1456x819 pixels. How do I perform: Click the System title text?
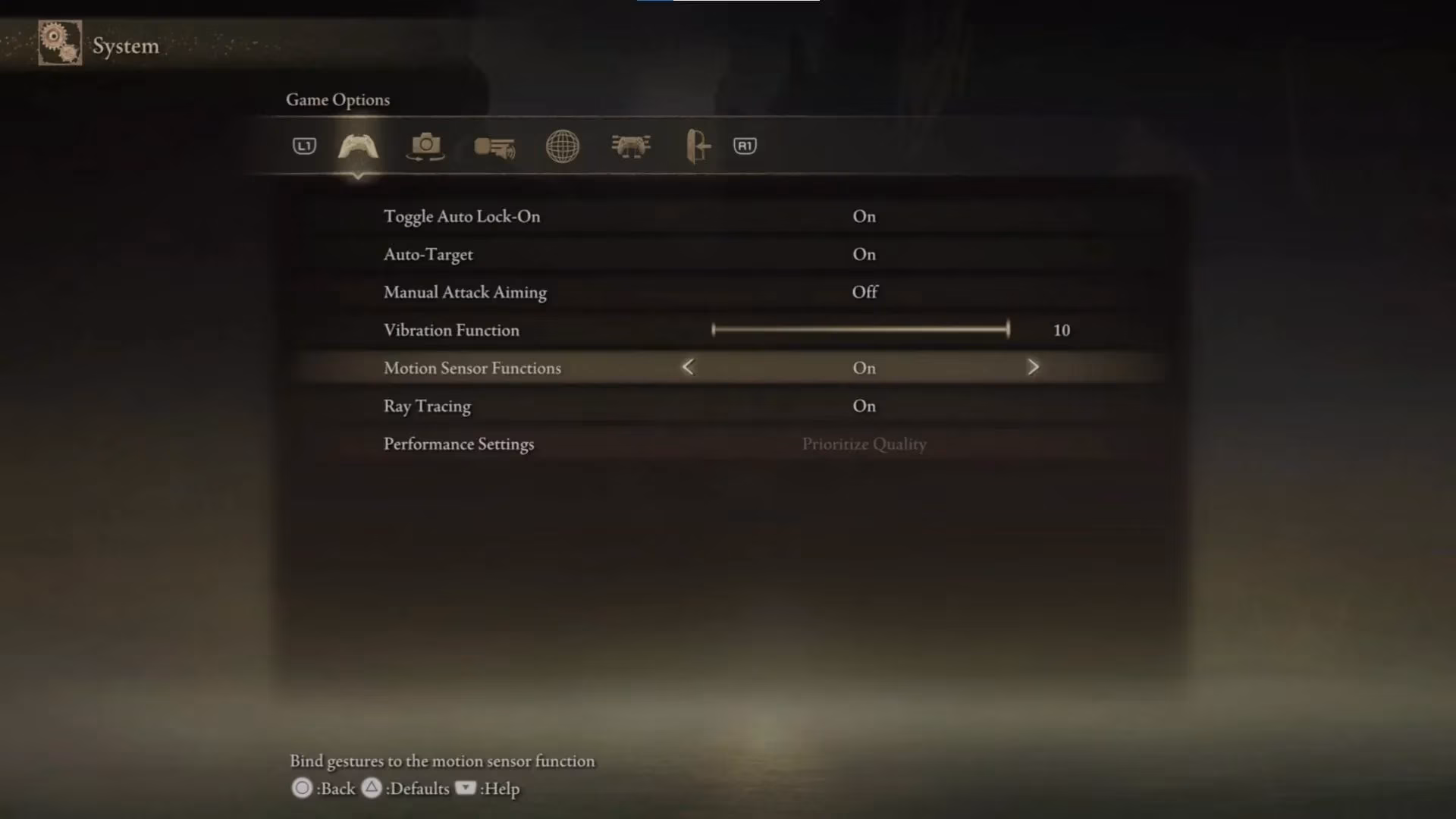[x=125, y=45]
